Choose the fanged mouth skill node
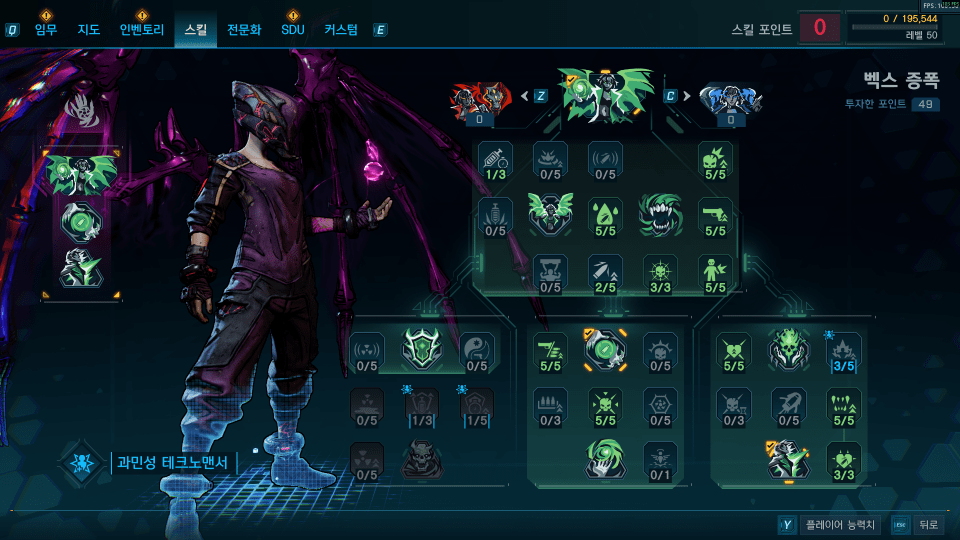Screen dimensions: 960x540 point(660,213)
